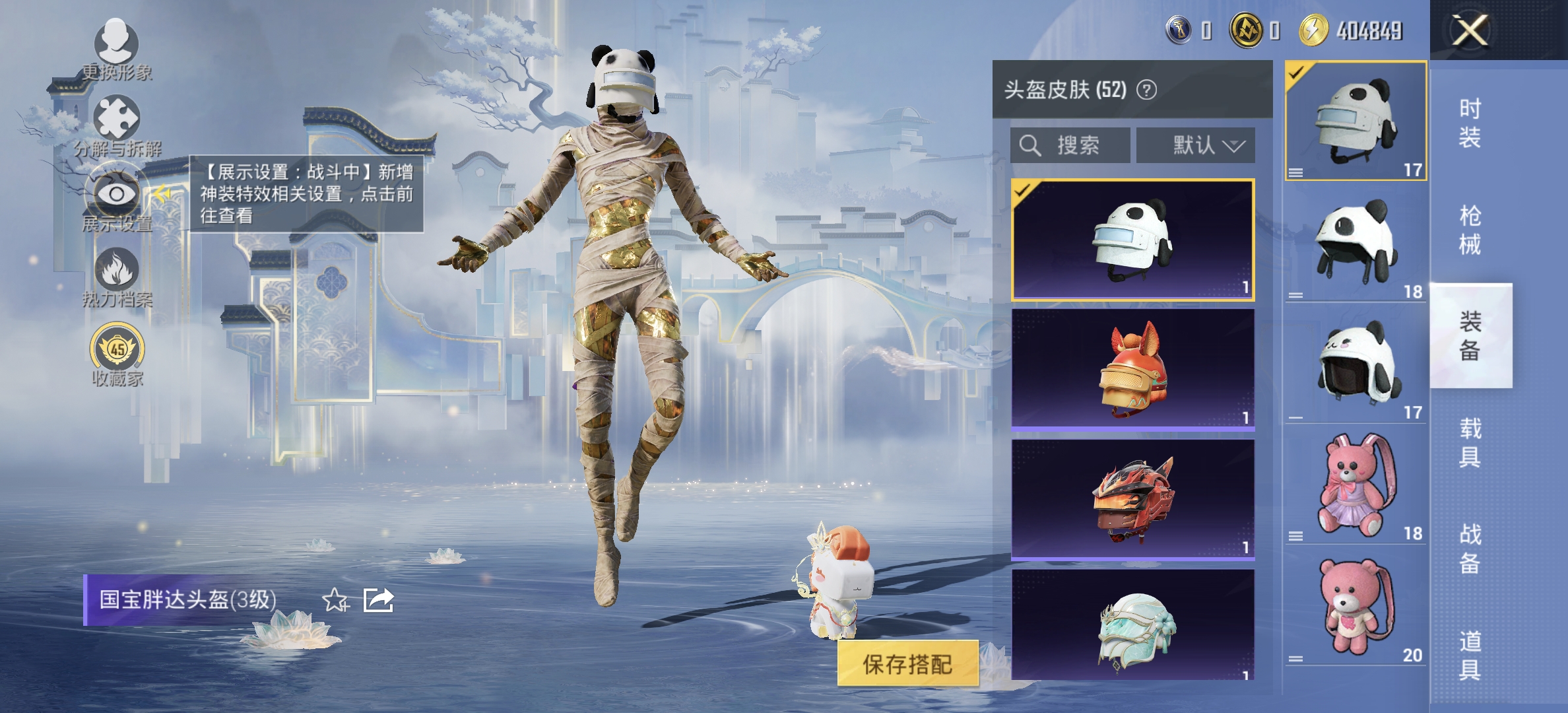The height and width of the screenshot is (713, 1568).
Task: Open the 更换形象 change avatar option
Action: [x=117, y=51]
